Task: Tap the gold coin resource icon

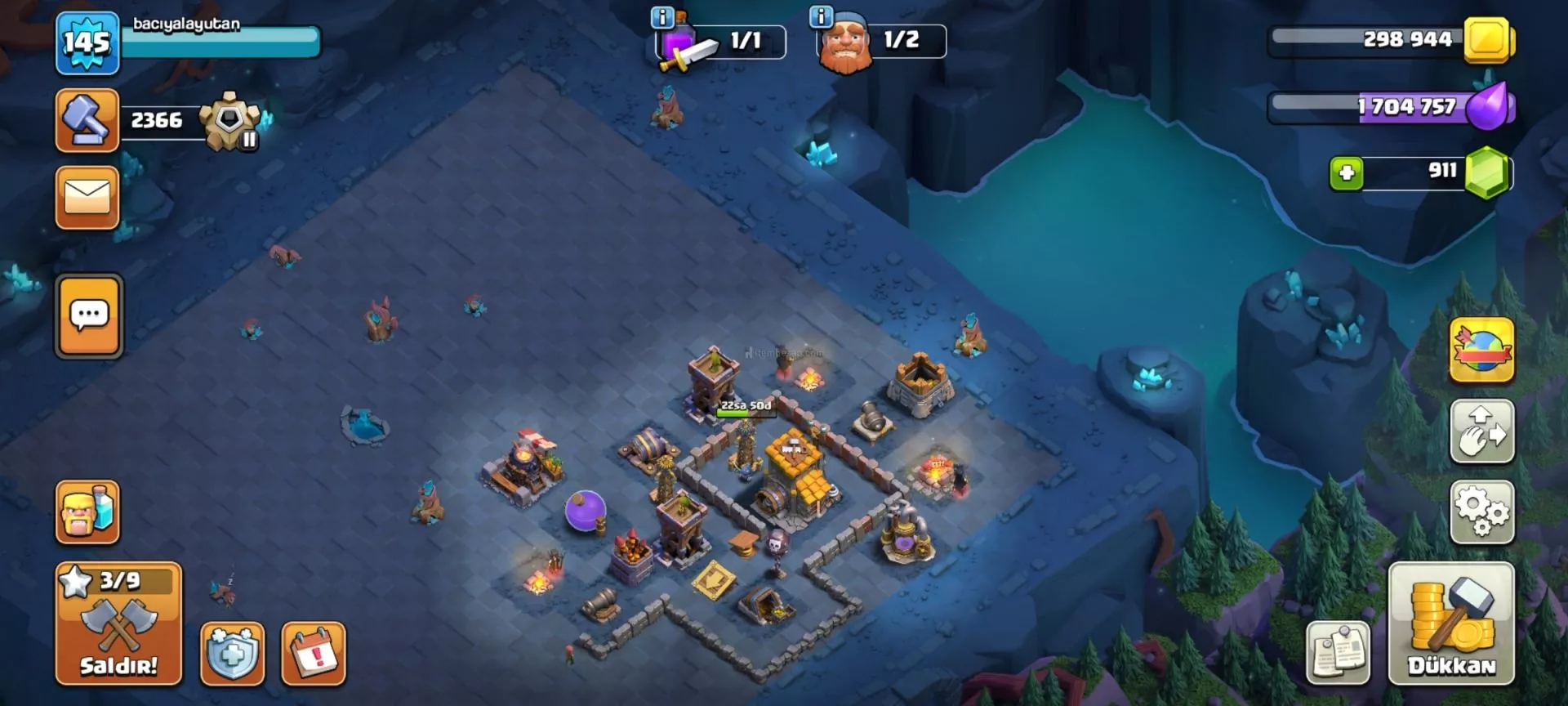Action: coord(1487,39)
